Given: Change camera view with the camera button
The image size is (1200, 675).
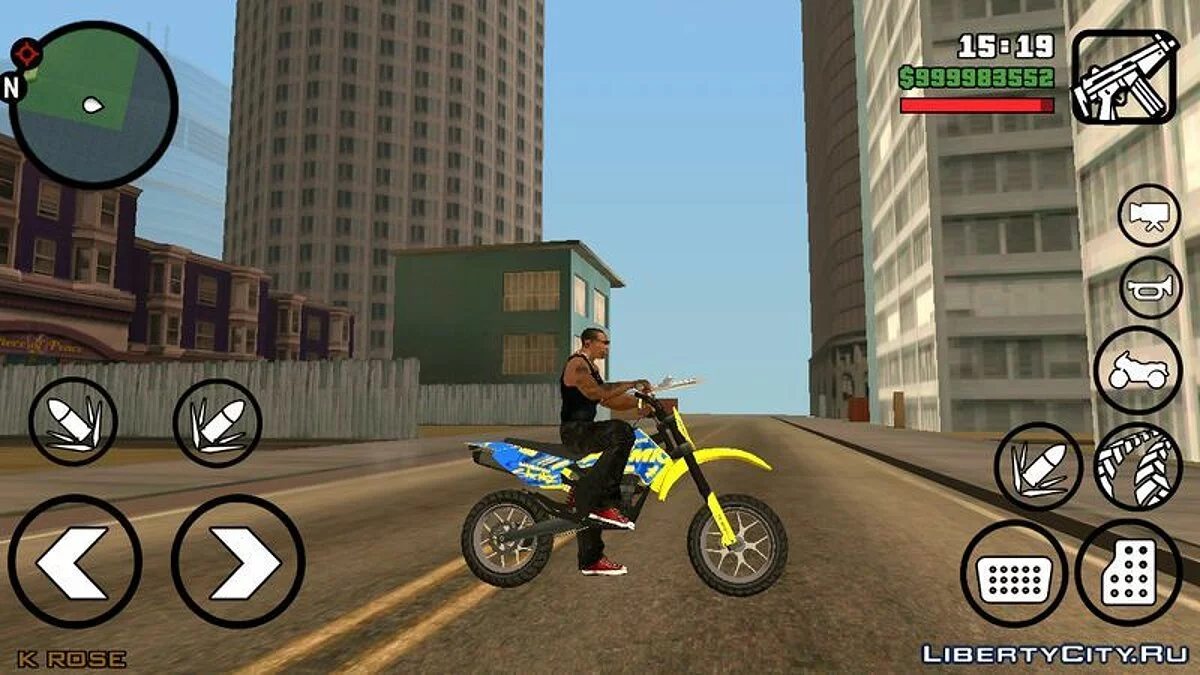Looking at the screenshot, I should tap(1149, 215).
